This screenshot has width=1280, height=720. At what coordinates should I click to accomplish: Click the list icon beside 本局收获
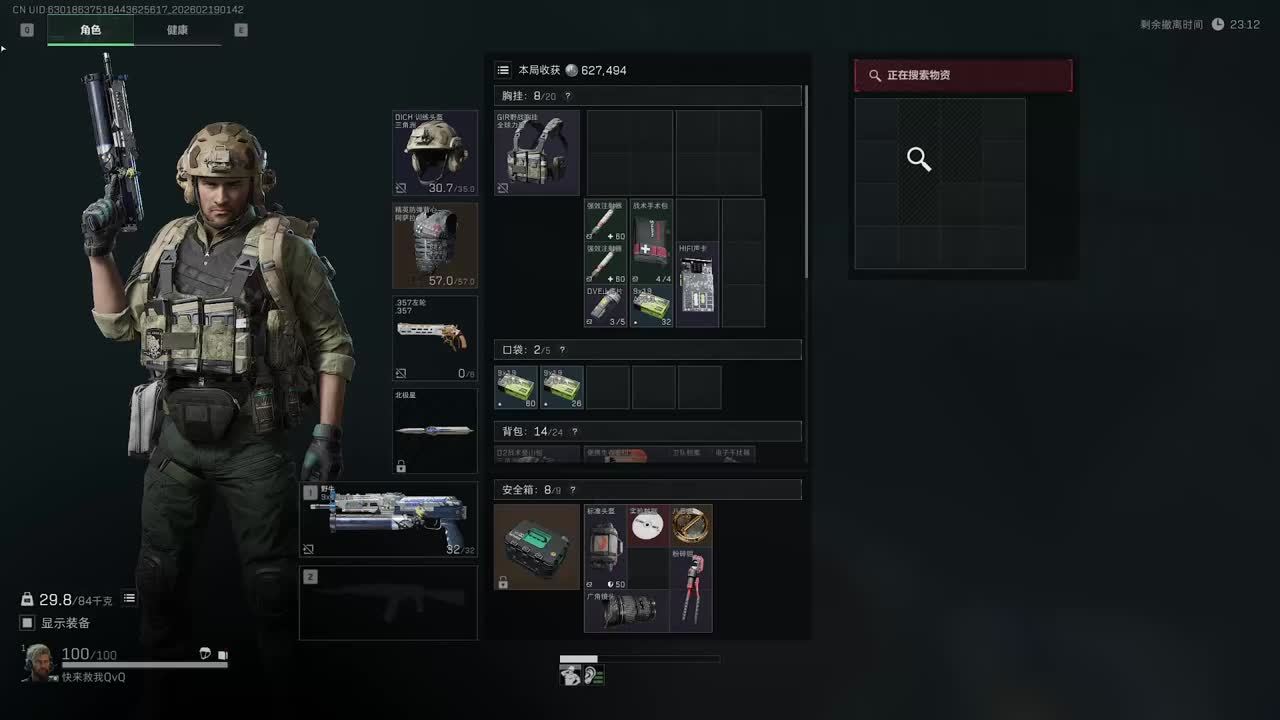click(503, 70)
